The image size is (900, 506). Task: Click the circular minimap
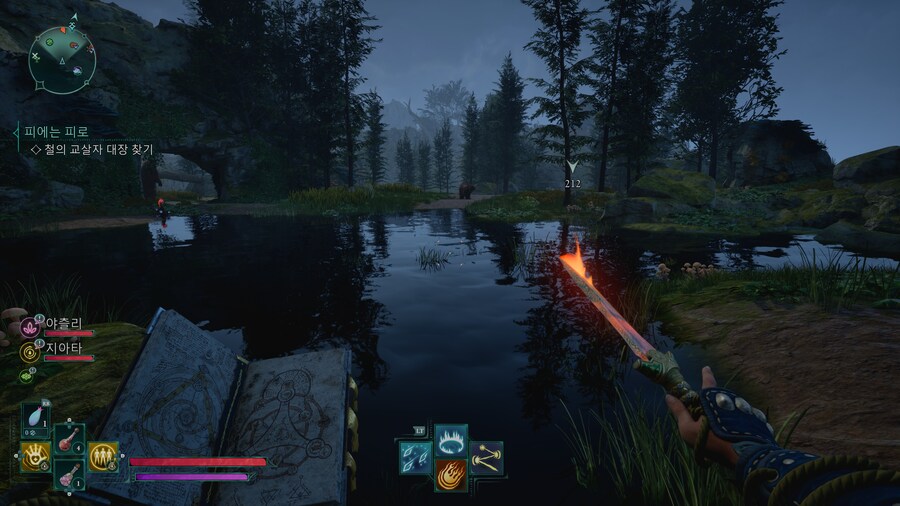[62, 59]
